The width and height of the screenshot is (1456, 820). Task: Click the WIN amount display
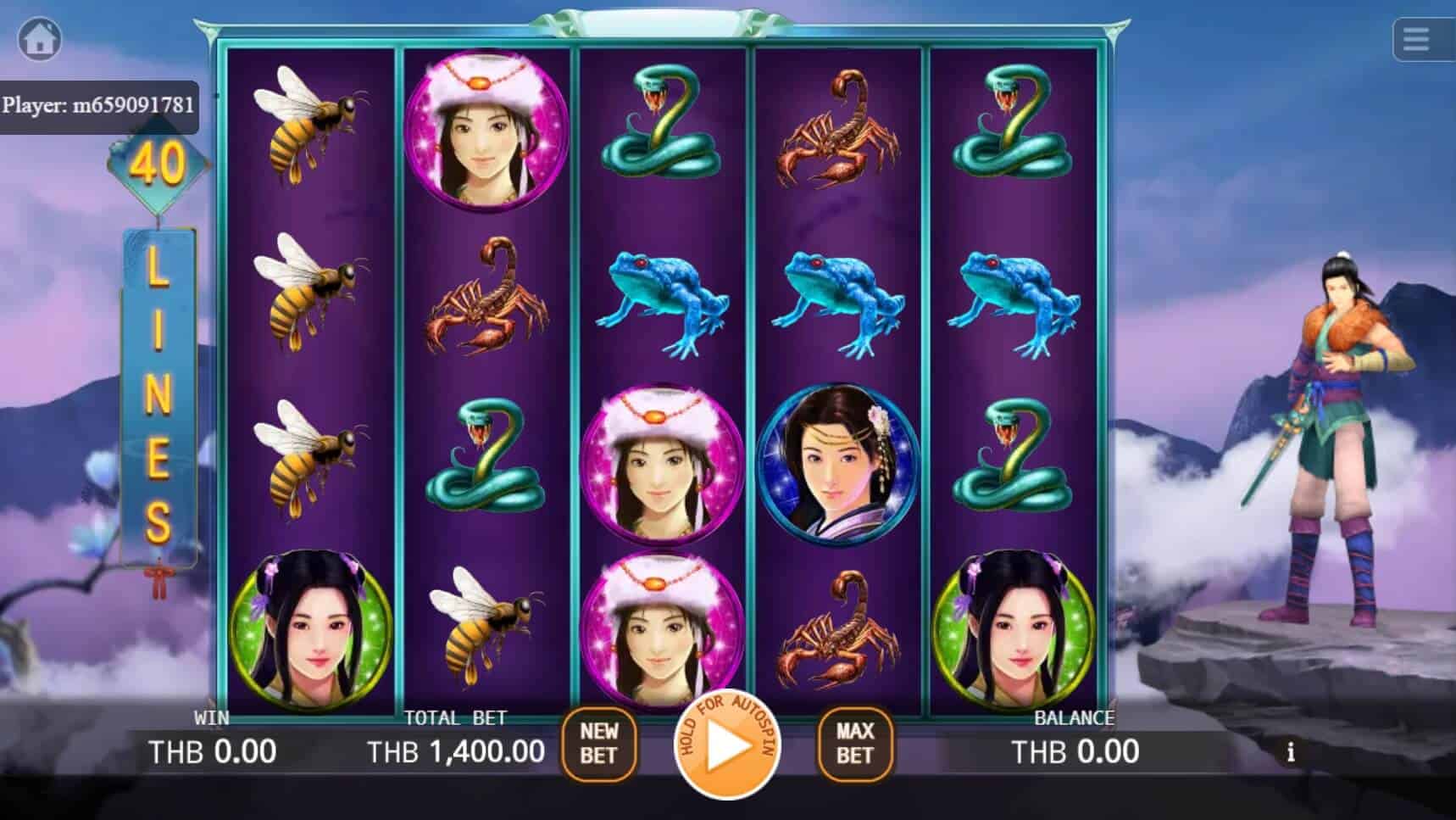pos(210,750)
